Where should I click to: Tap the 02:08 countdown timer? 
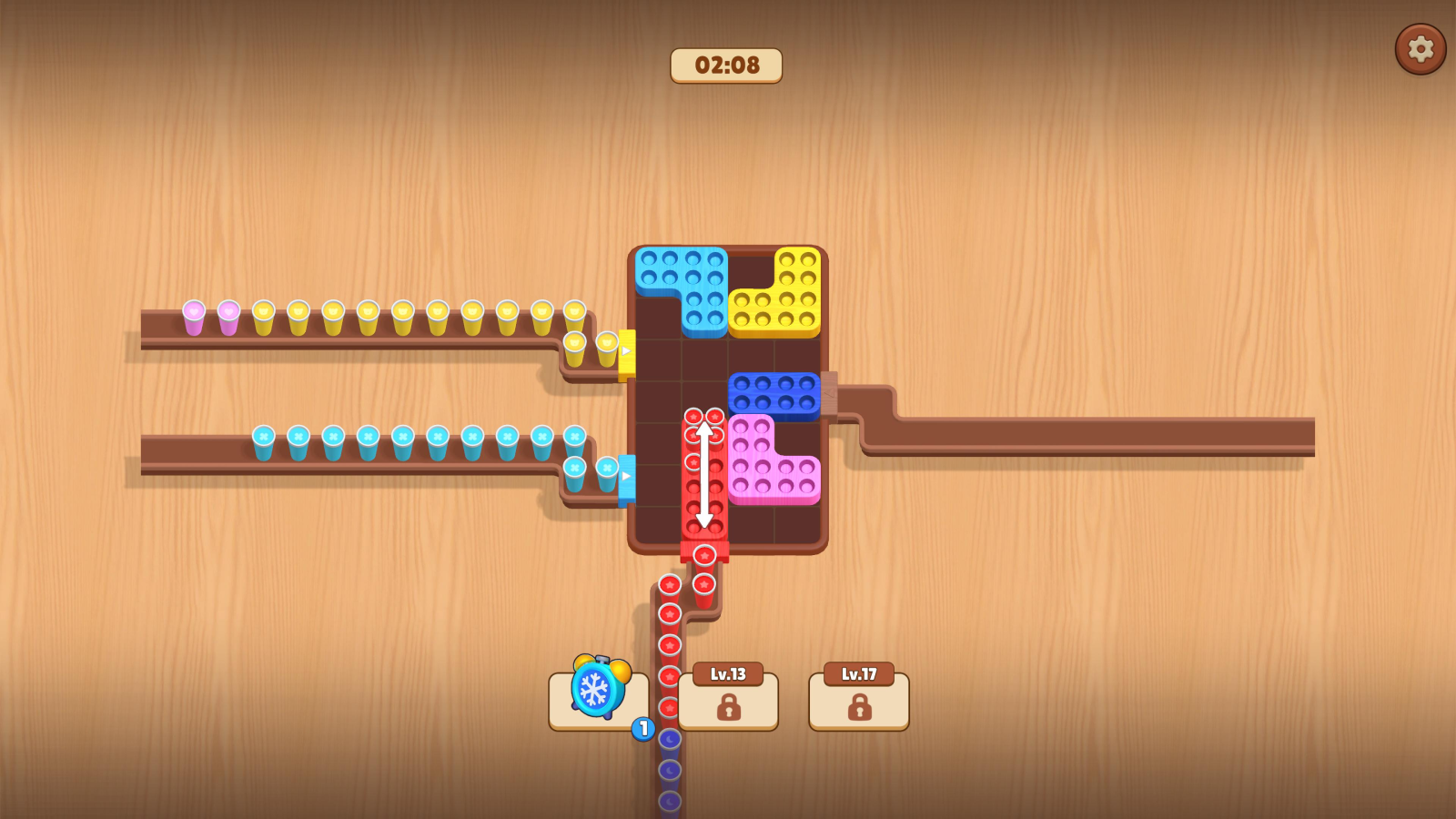tap(726, 65)
